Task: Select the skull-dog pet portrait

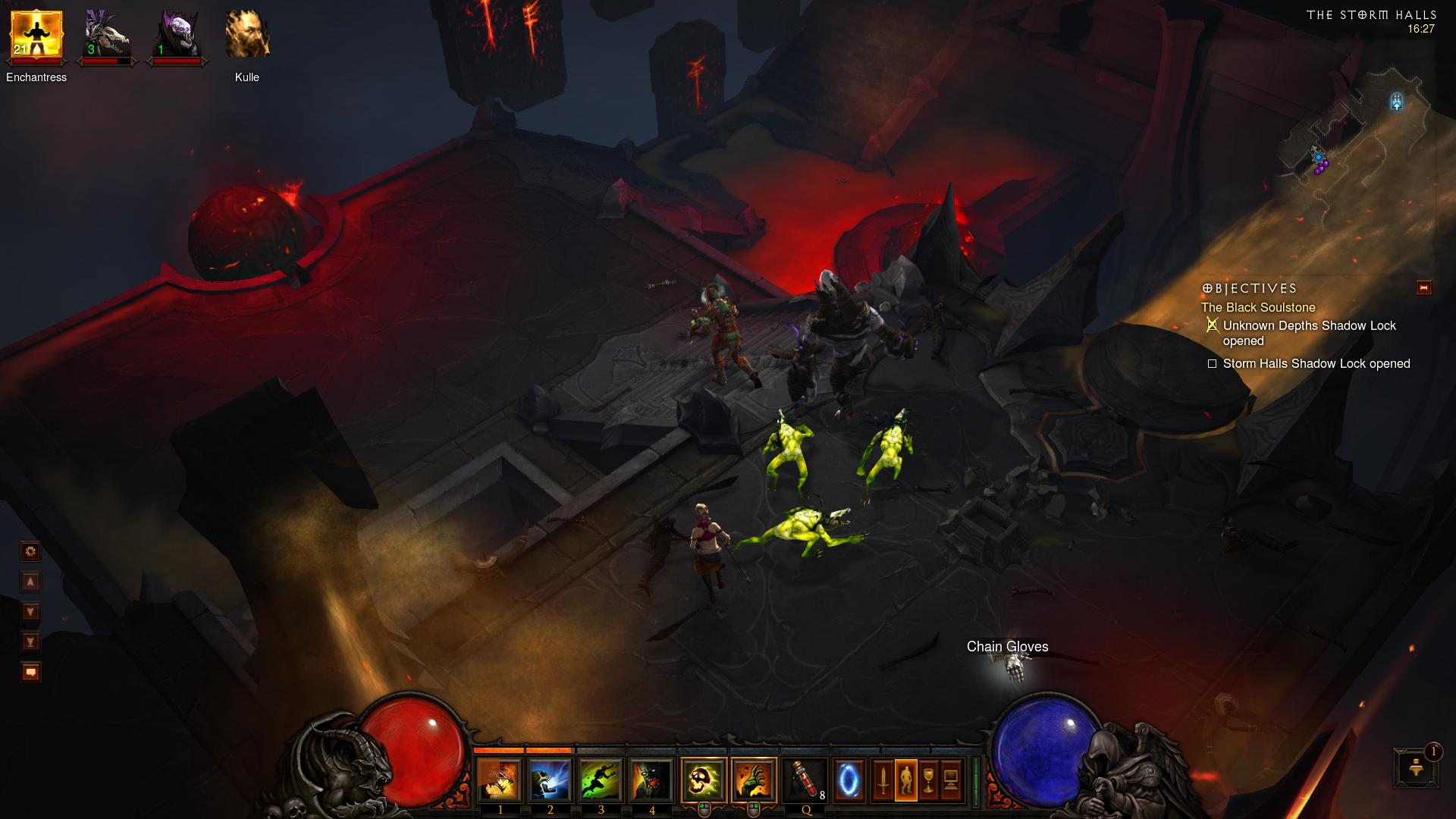Action: coord(106,35)
